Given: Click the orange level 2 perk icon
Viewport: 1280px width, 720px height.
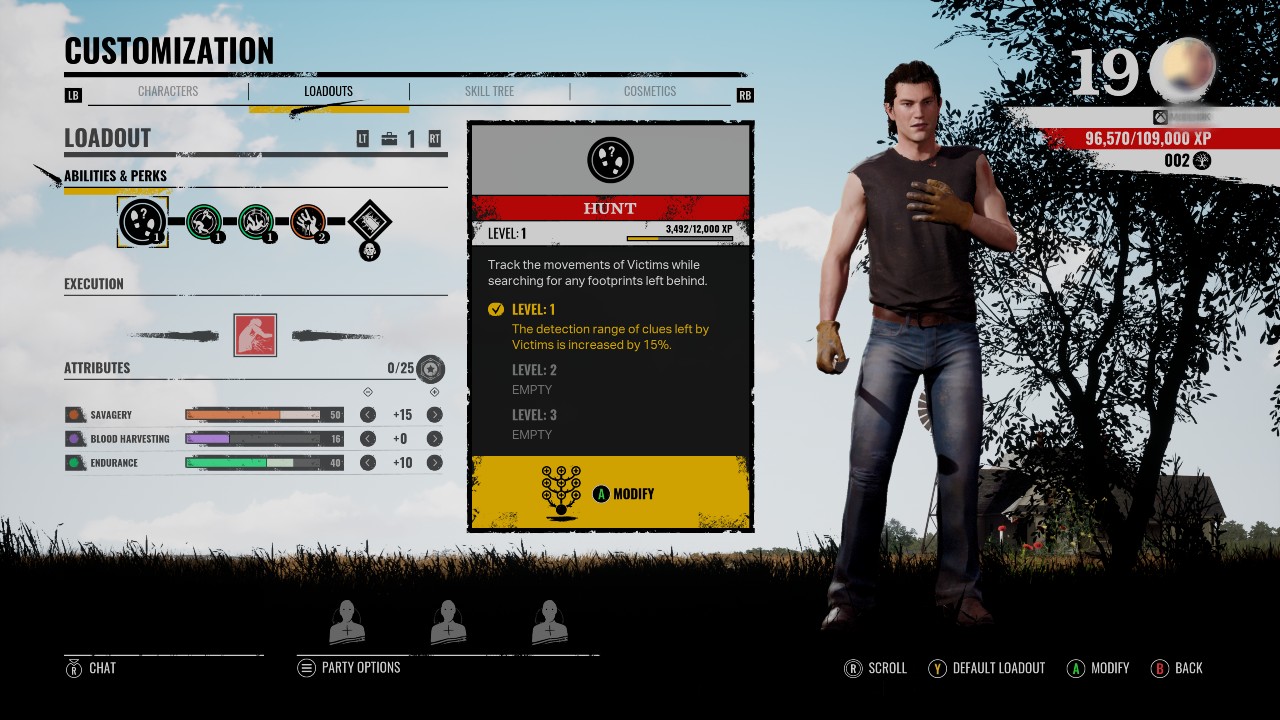Looking at the screenshot, I should click(x=310, y=222).
